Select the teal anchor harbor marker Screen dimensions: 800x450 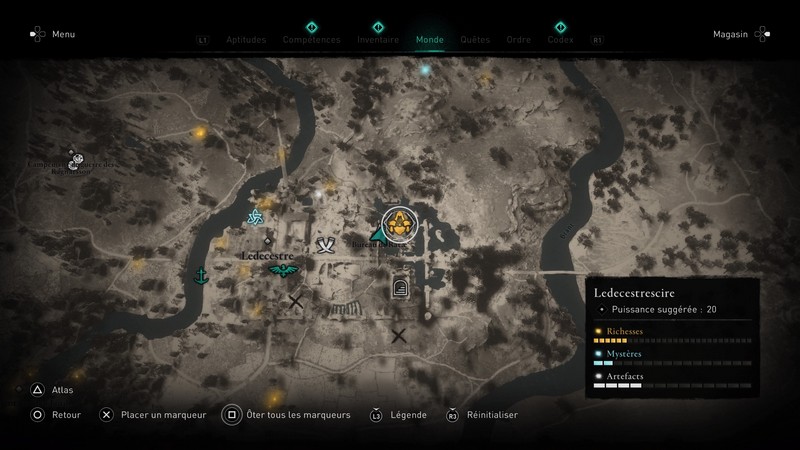200,275
